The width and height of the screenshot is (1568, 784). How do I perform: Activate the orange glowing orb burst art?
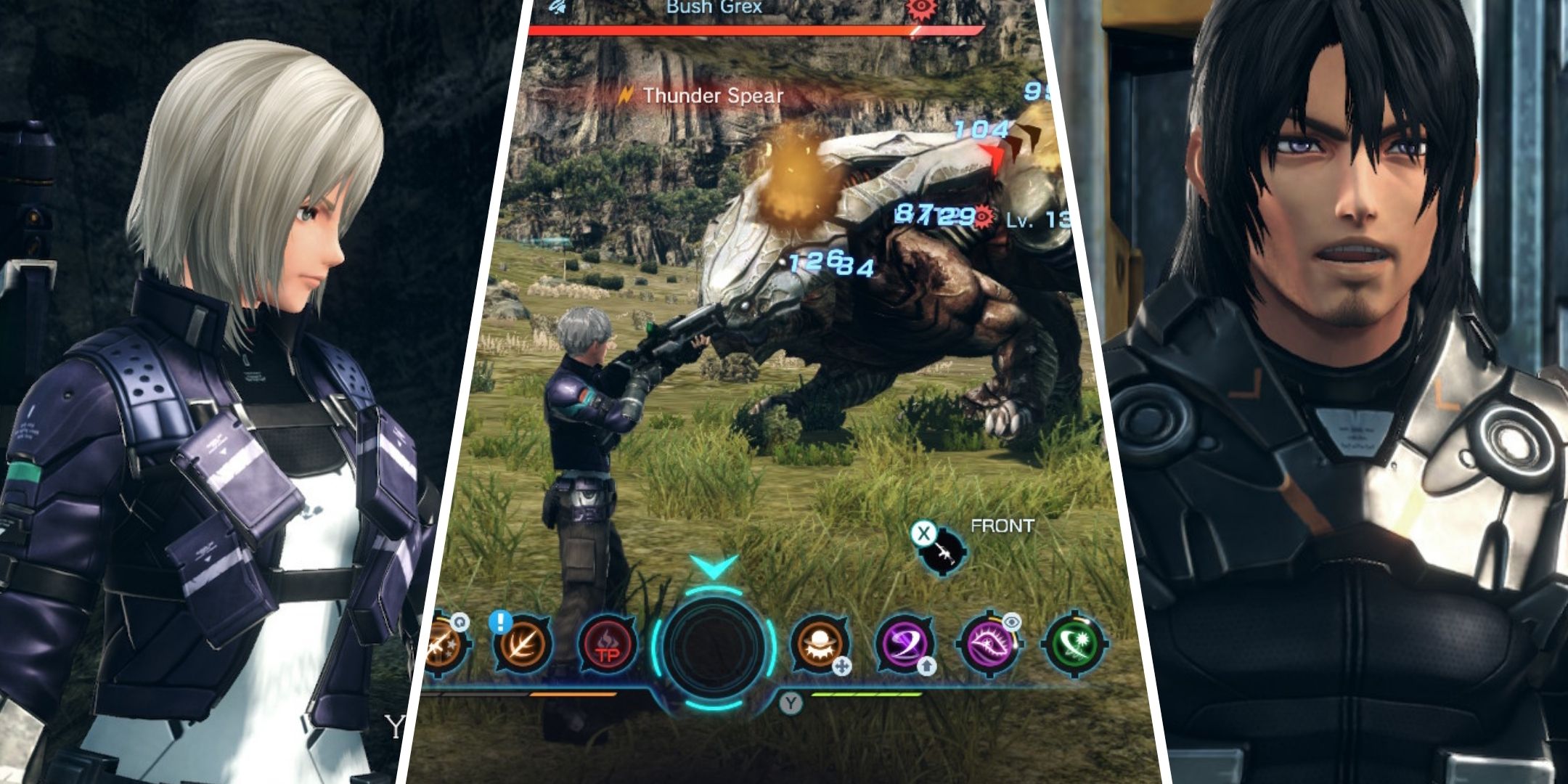[819, 643]
